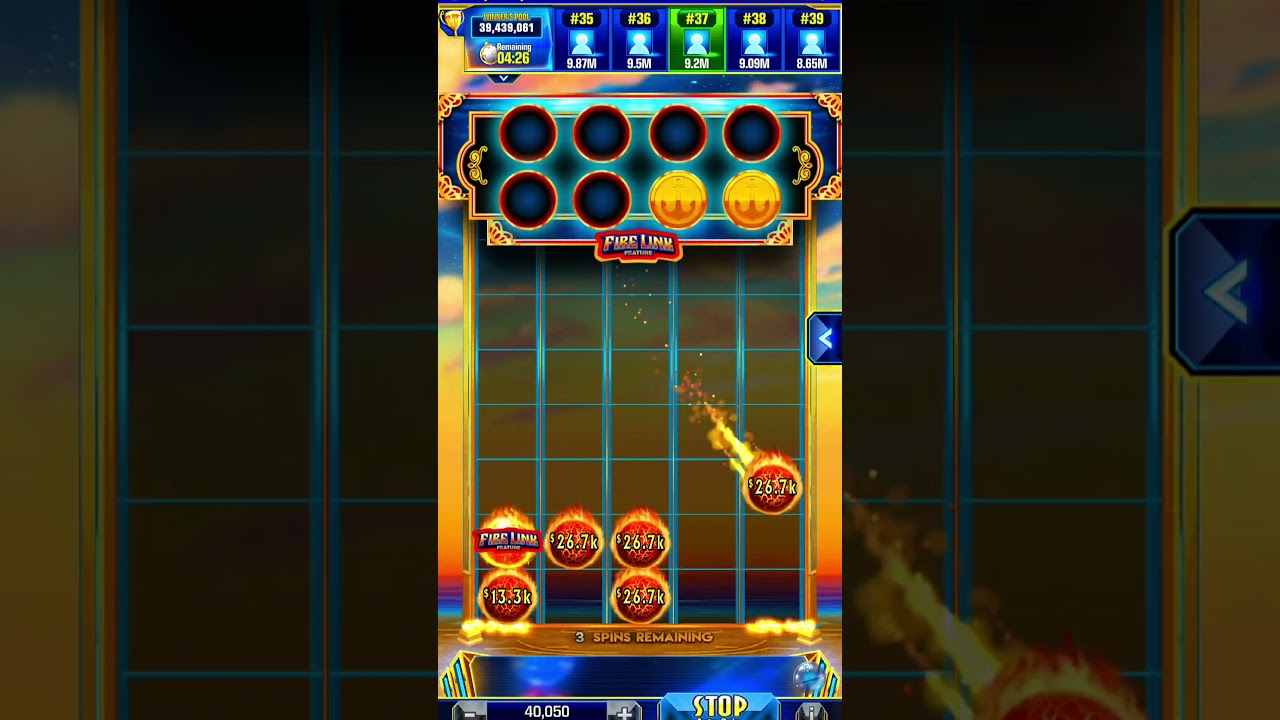Click the $13.3k fireball on the grid

pos(508,595)
